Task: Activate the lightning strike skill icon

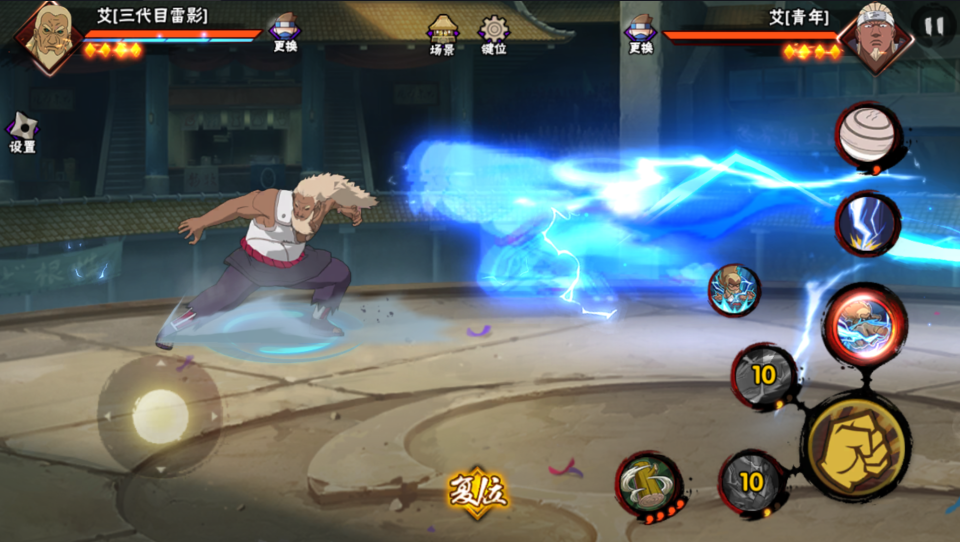Action: (x=867, y=223)
